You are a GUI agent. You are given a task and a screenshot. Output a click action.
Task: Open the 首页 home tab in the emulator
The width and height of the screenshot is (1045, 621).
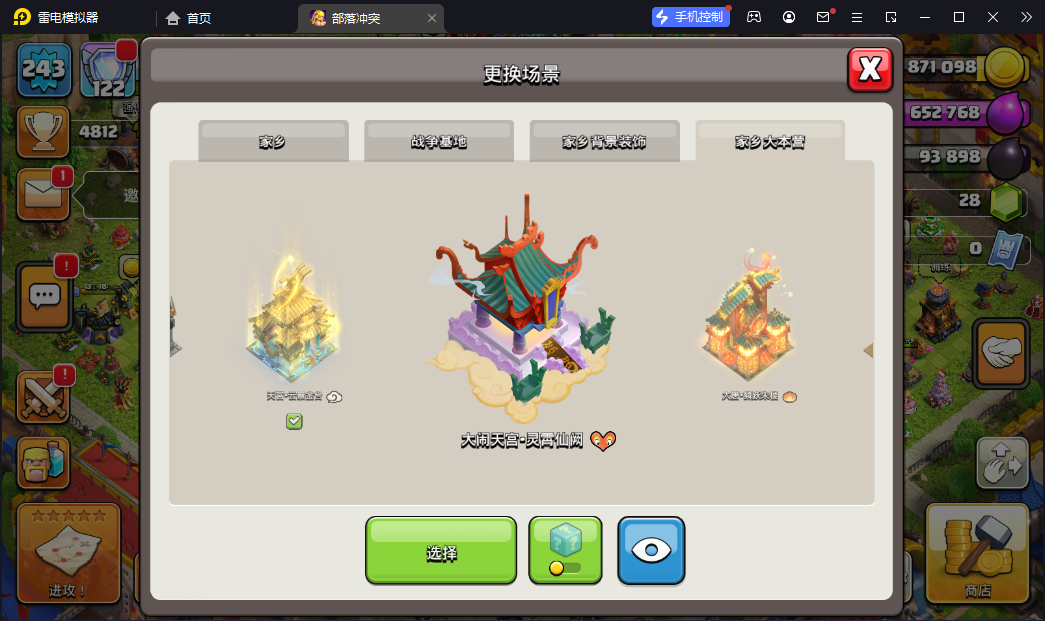click(188, 17)
